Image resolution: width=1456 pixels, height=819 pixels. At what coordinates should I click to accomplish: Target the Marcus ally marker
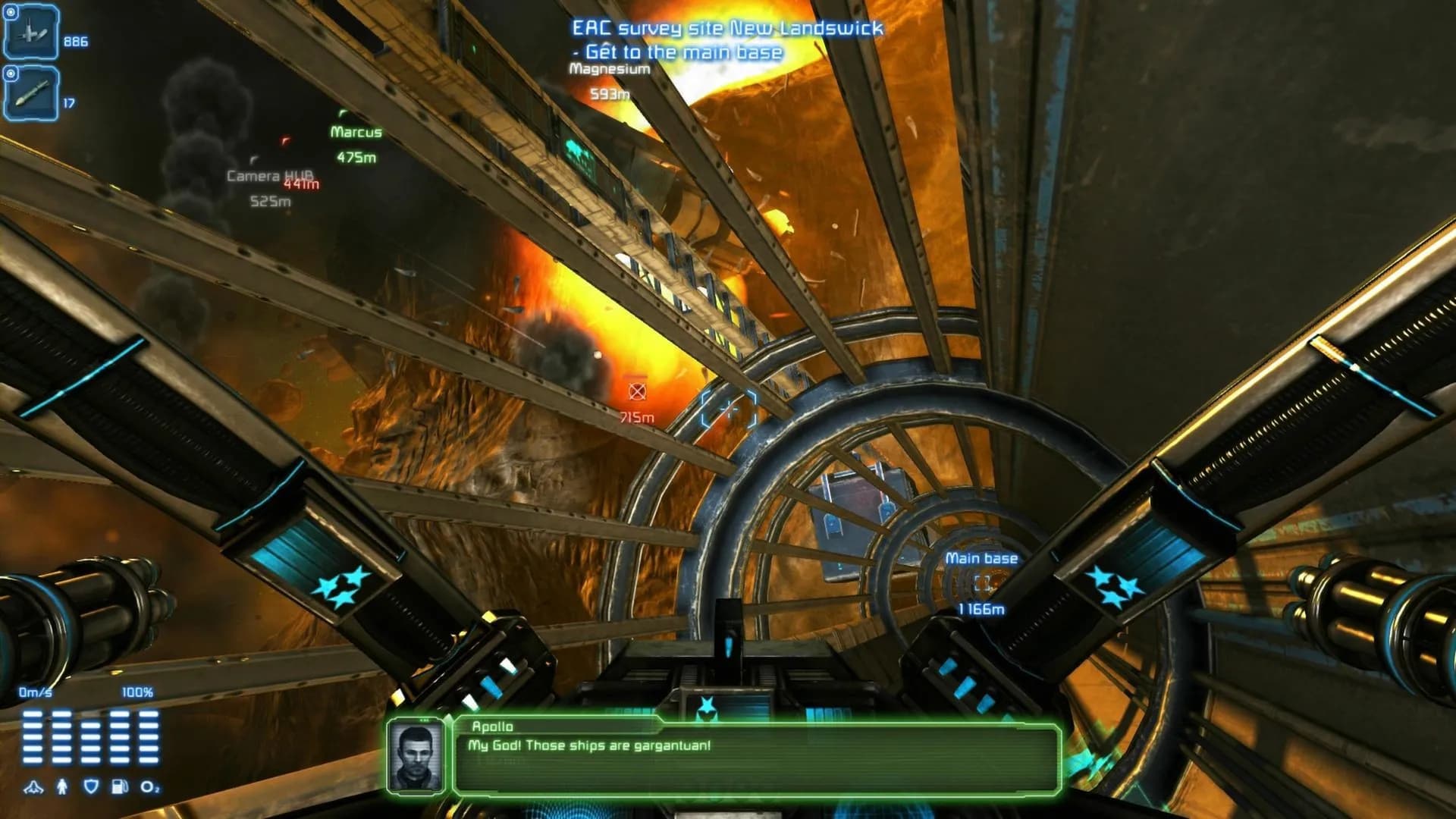[356, 132]
